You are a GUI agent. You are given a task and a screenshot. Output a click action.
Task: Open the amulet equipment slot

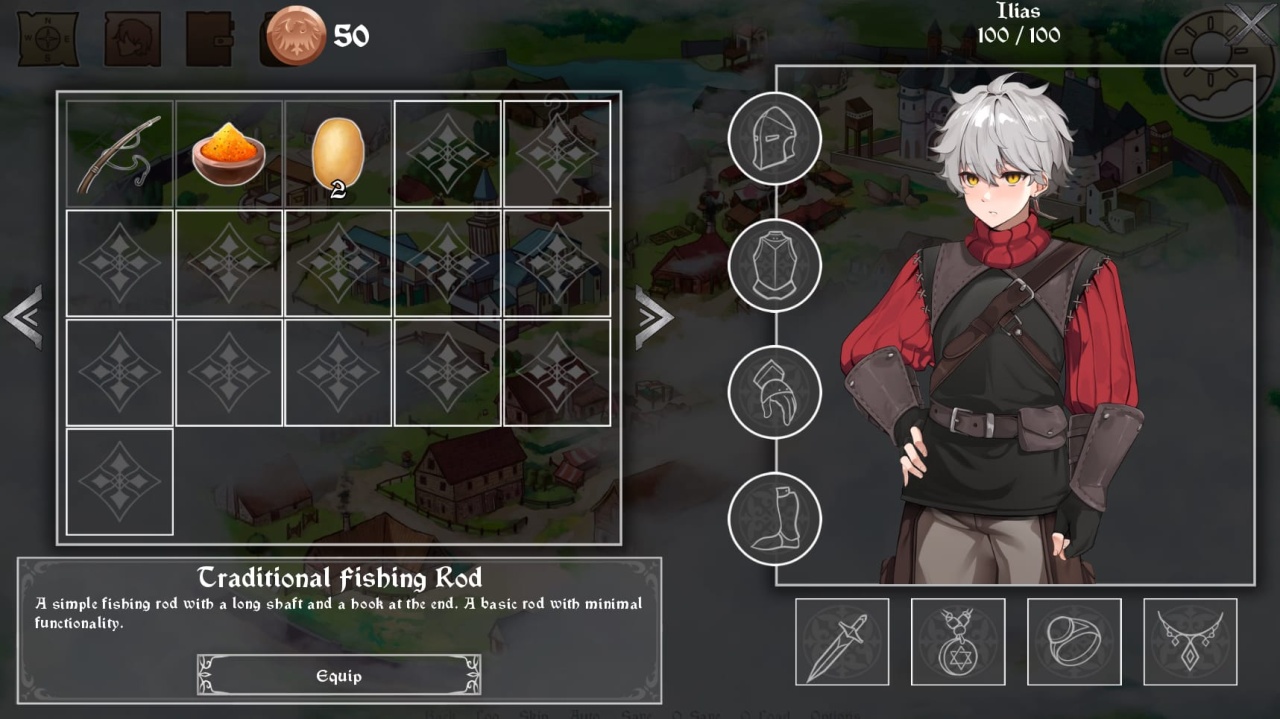point(958,642)
